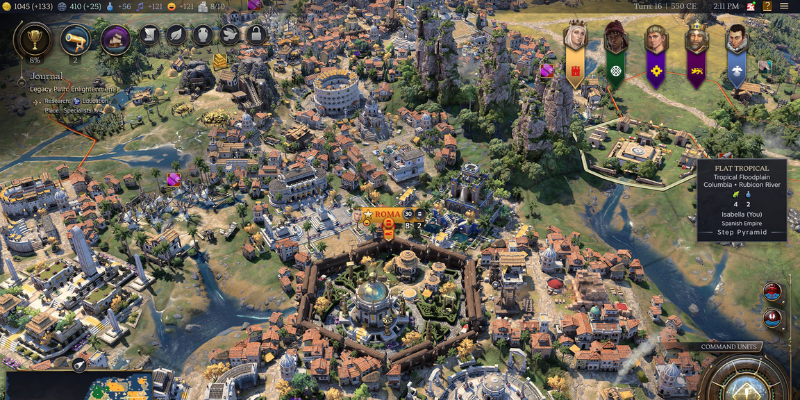Image resolution: width=800 pixels, height=400 pixels.
Task: Open the question mark help button
Action: [769, 6]
